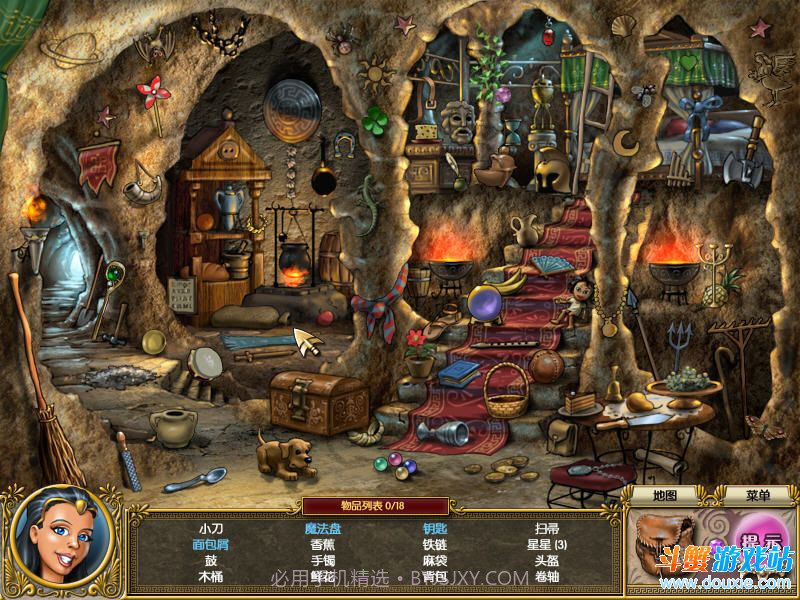This screenshot has height=600, width=800.
Task: Select 小刀 in the item list
Action: coord(211,529)
